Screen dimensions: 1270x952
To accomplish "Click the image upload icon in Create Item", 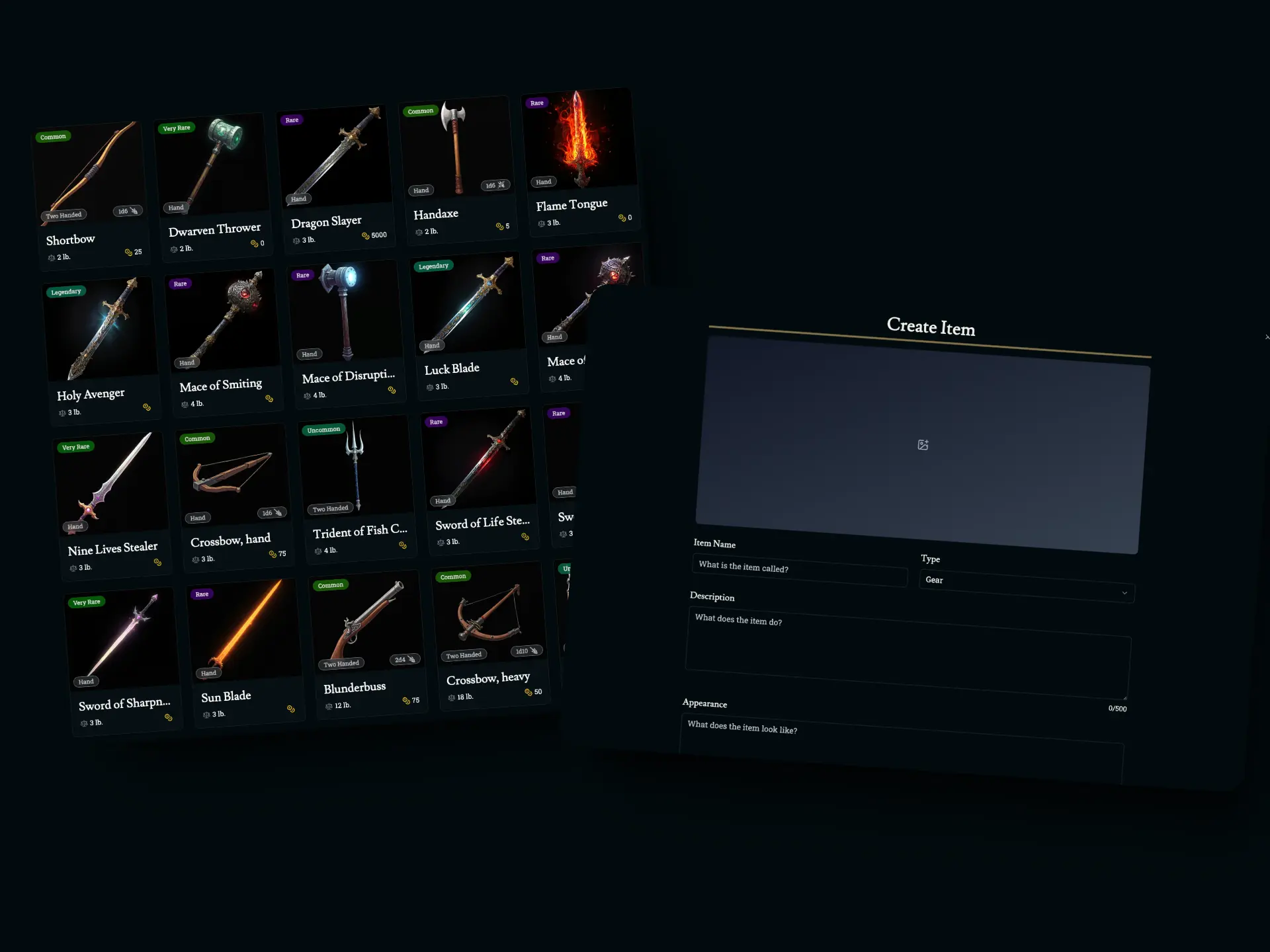I will pyautogui.click(x=923, y=445).
